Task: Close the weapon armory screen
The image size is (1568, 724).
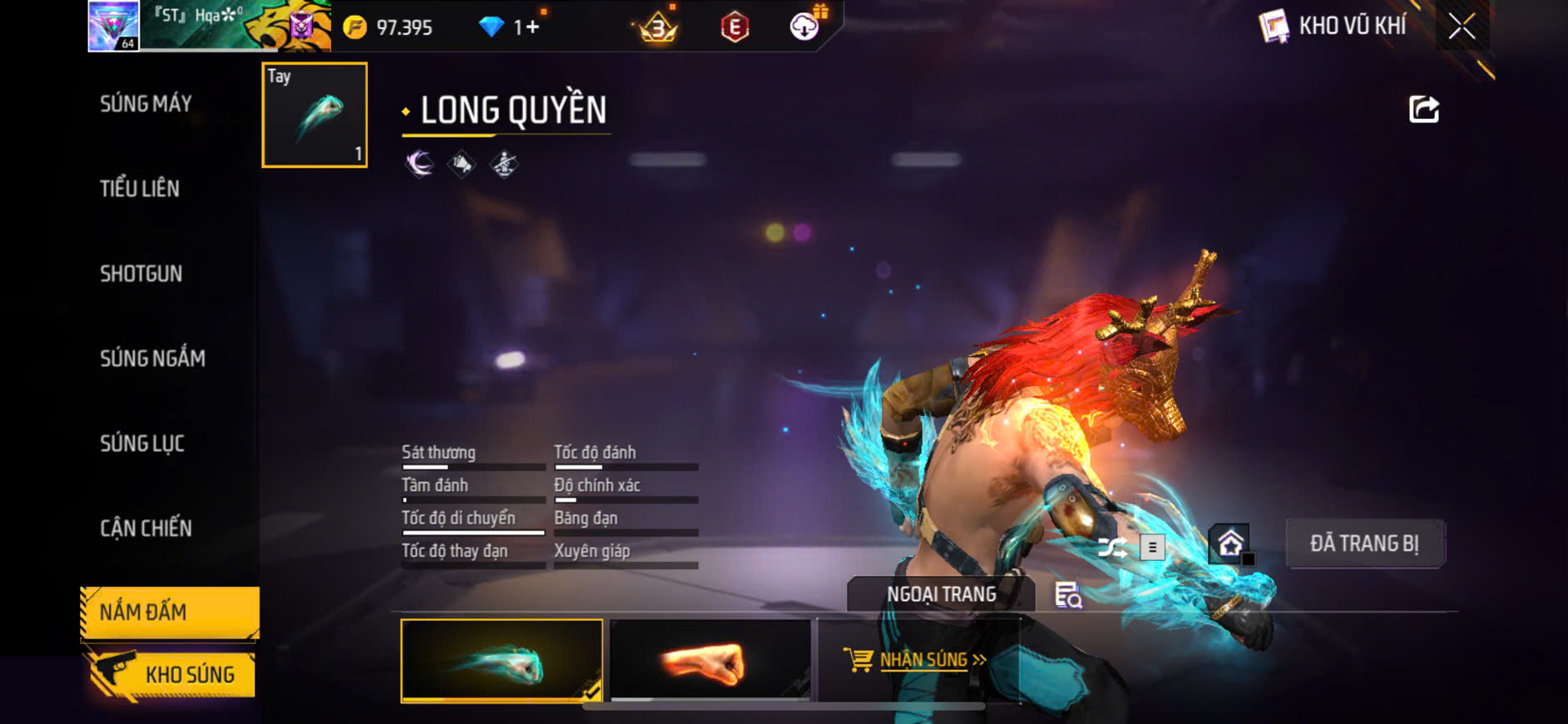Action: click(x=1462, y=27)
